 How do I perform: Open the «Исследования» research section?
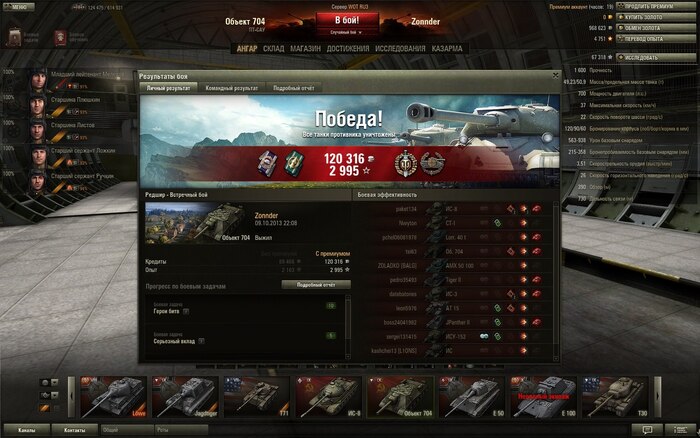403,48
